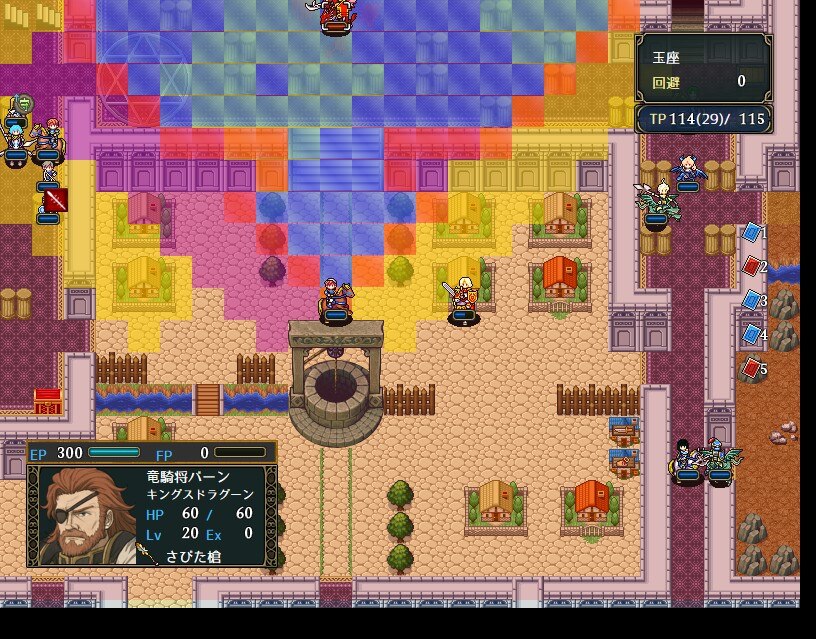The image size is (816, 639).
Task: Choose the red card numbered 5
Action: point(752,368)
